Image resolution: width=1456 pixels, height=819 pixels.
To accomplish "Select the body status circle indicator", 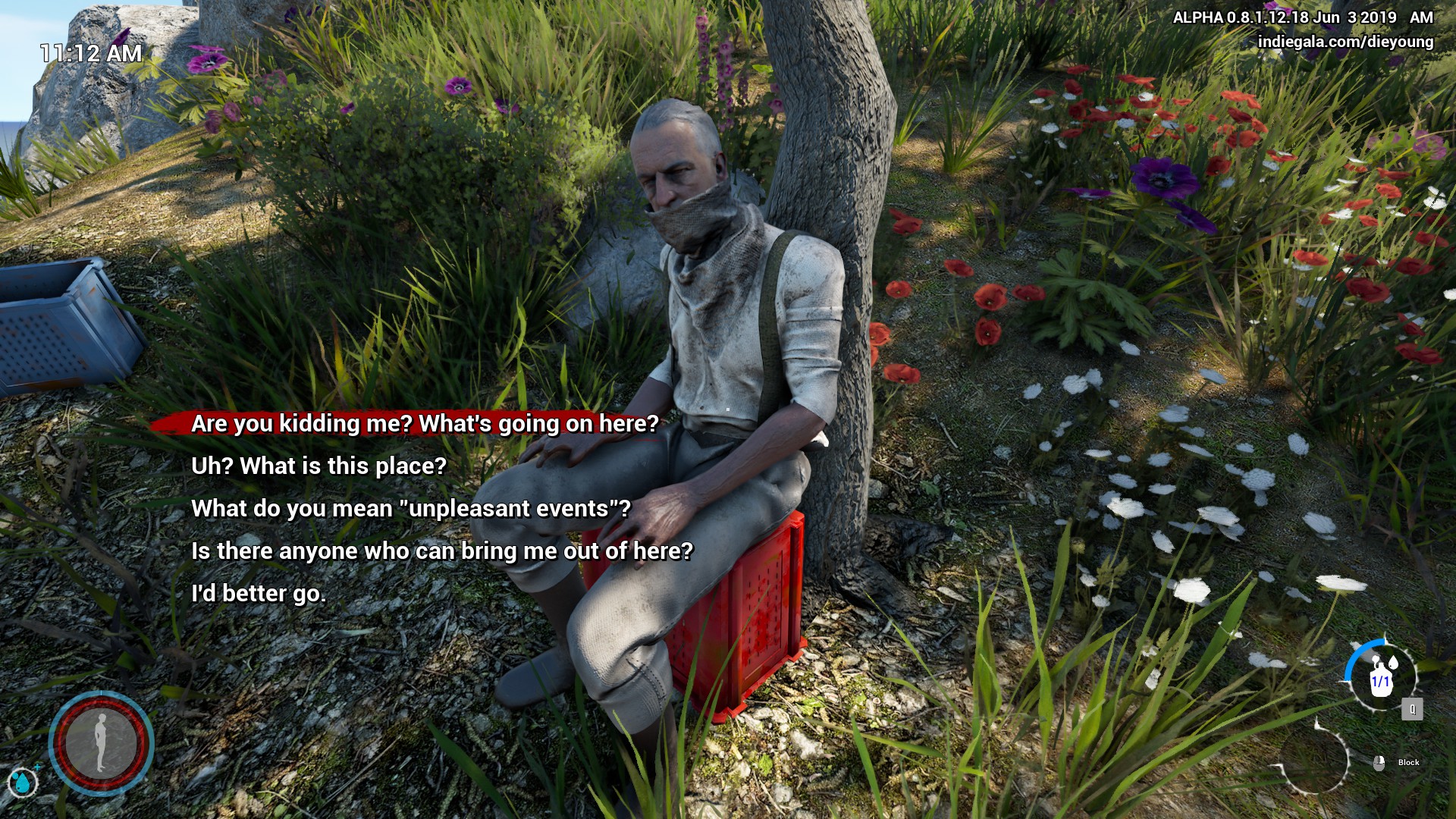I will [101, 743].
